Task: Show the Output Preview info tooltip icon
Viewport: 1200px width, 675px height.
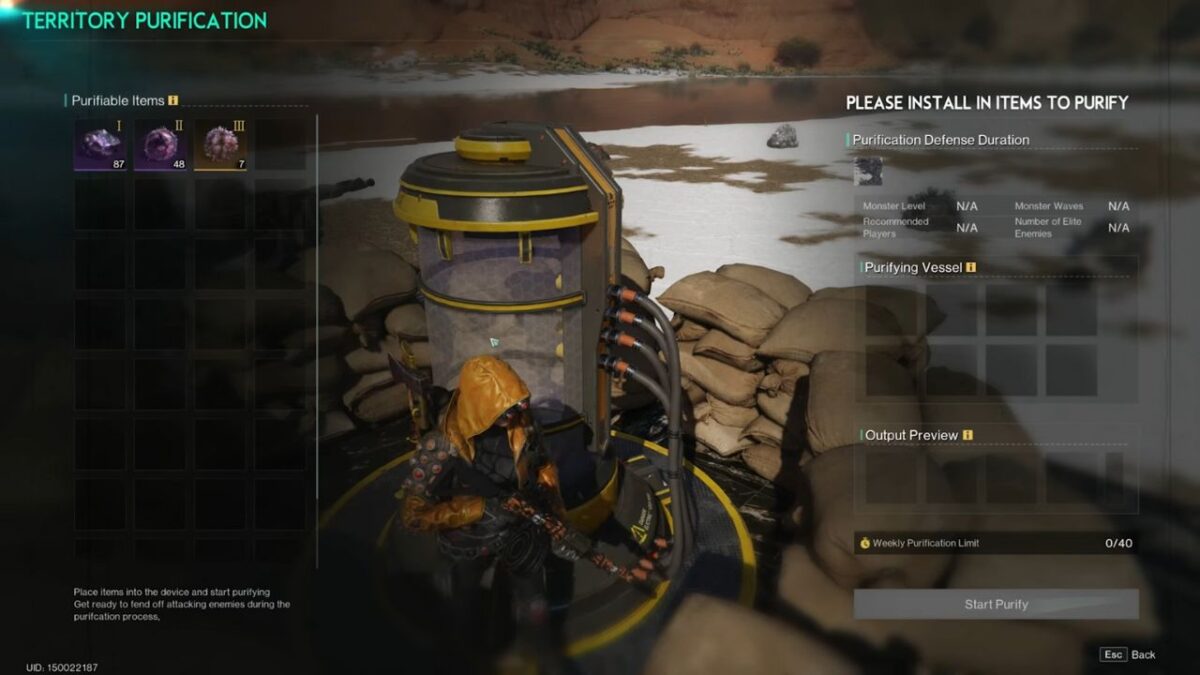Action: point(967,435)
